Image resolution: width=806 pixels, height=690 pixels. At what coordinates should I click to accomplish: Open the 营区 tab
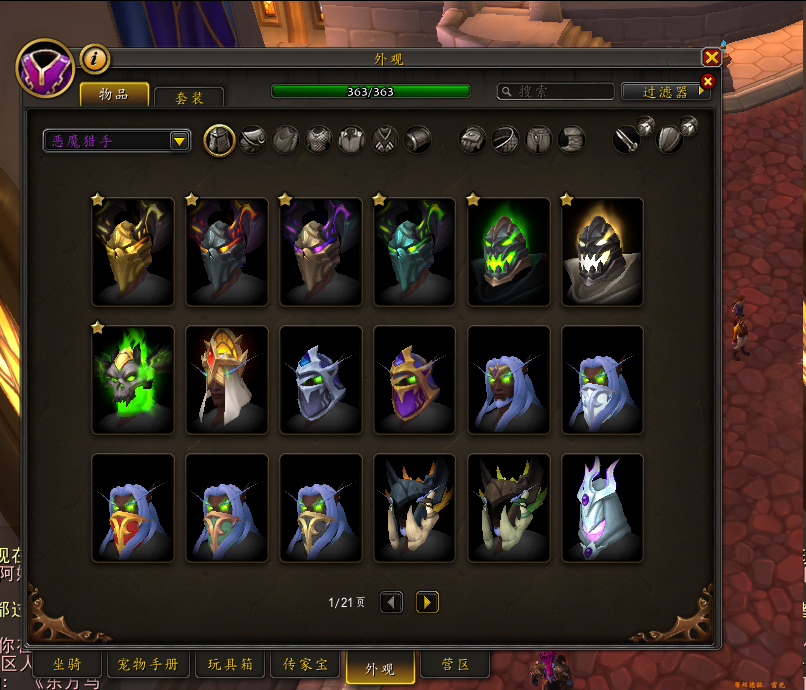pos(456,665)
